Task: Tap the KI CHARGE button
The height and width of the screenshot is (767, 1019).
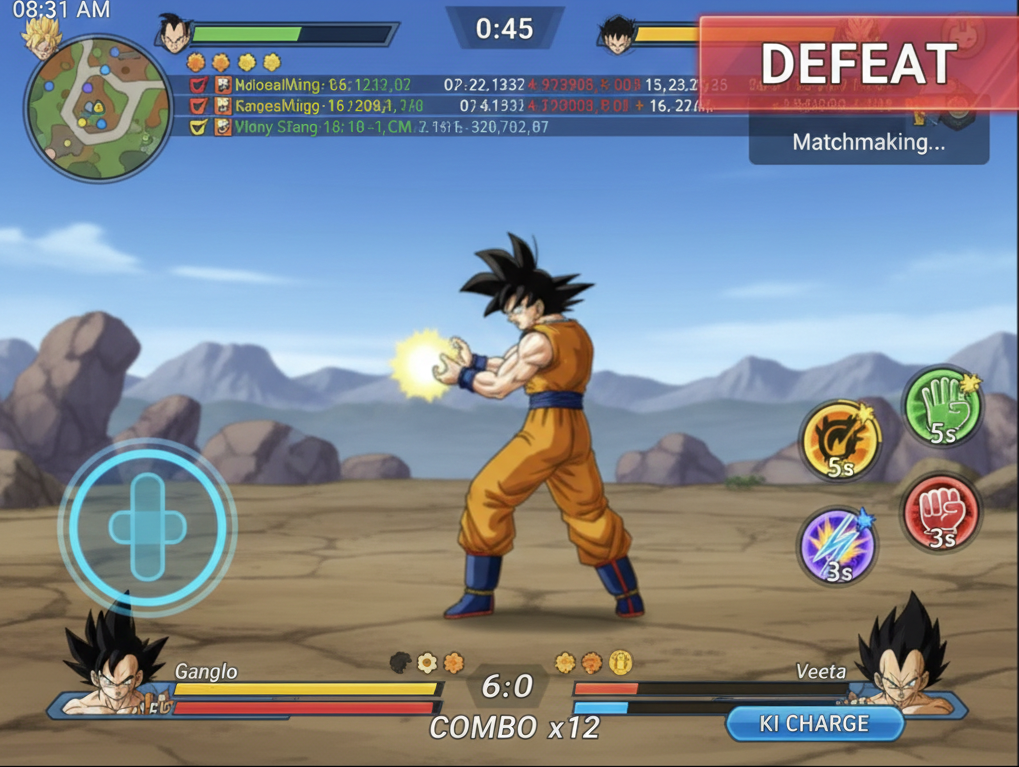Action: click(814, 723)
